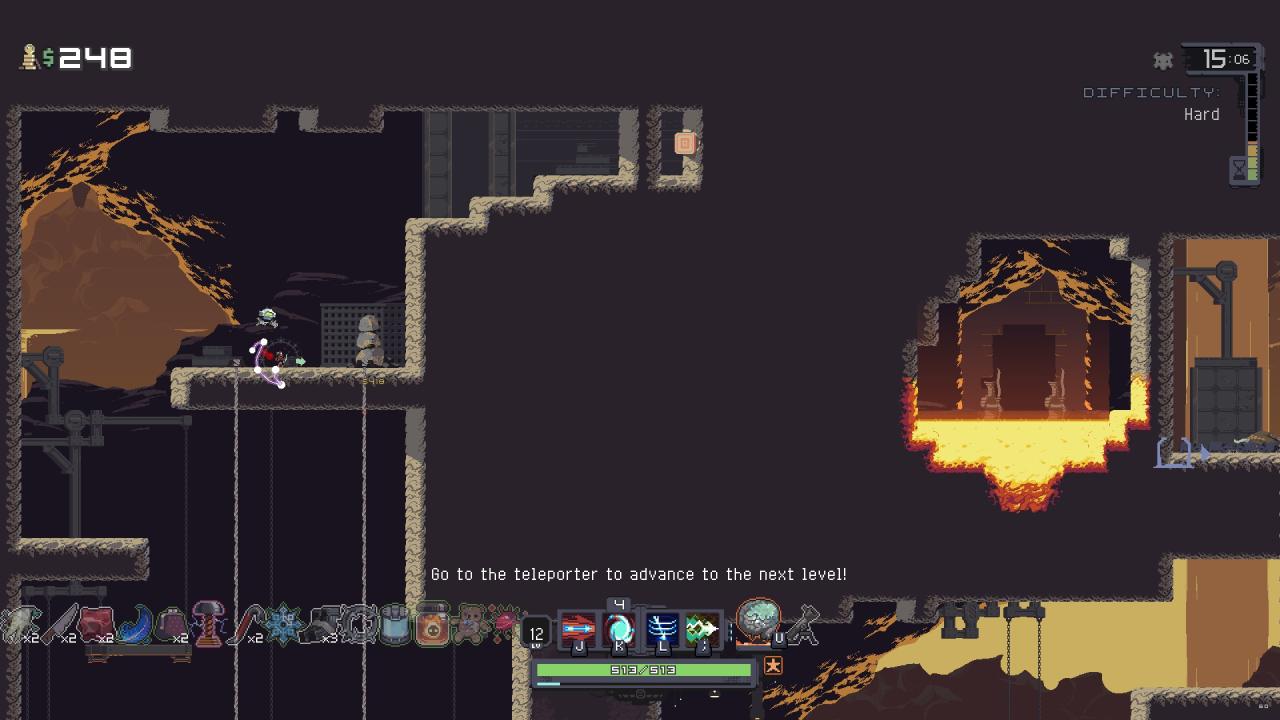The height and width of the screenshot is (720, 1280).
Task: Choose the blue canister item icon
Action: click(x=396, y=625)
